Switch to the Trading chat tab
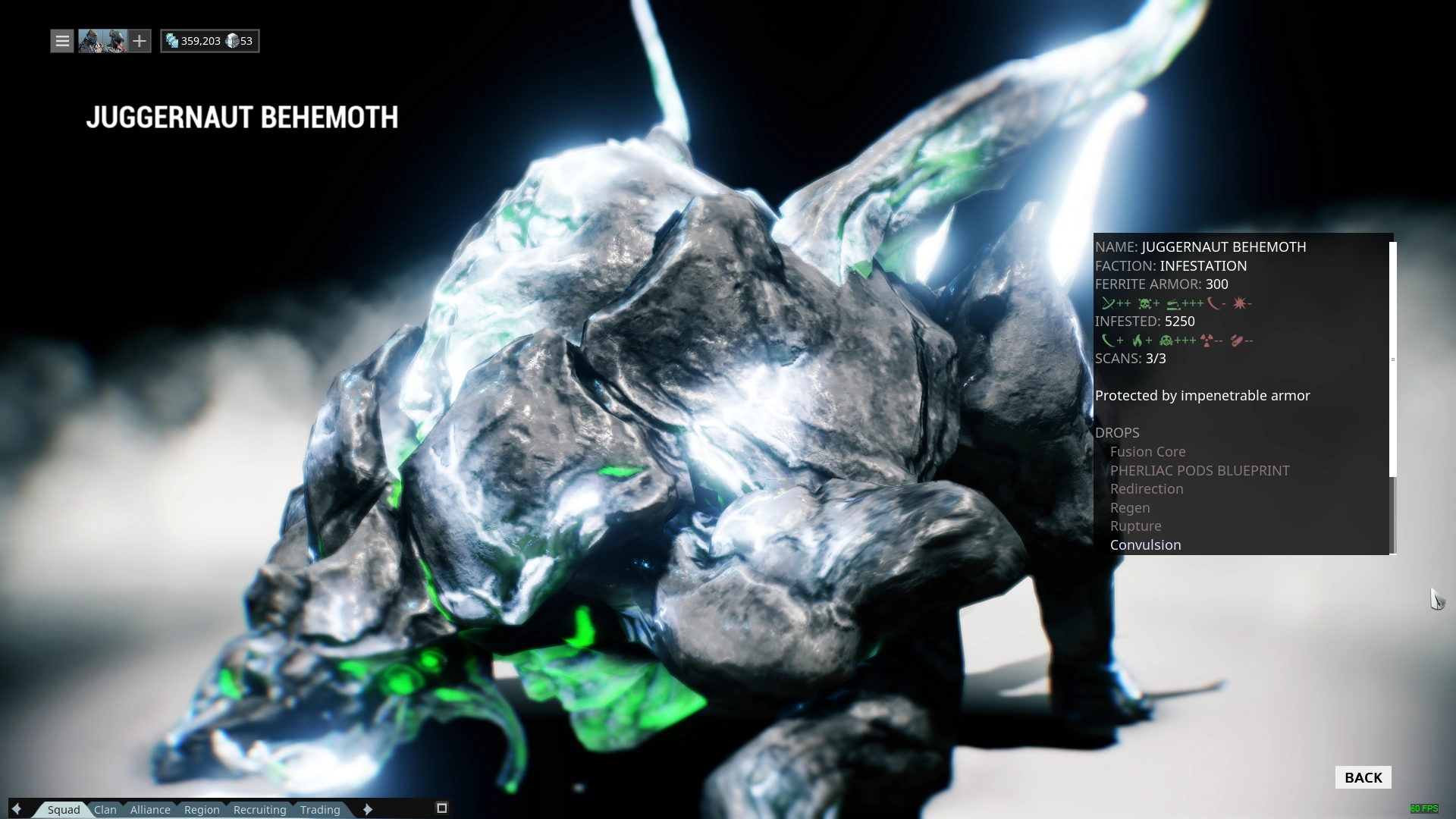 pyautogui.click(x=319, y=809)
